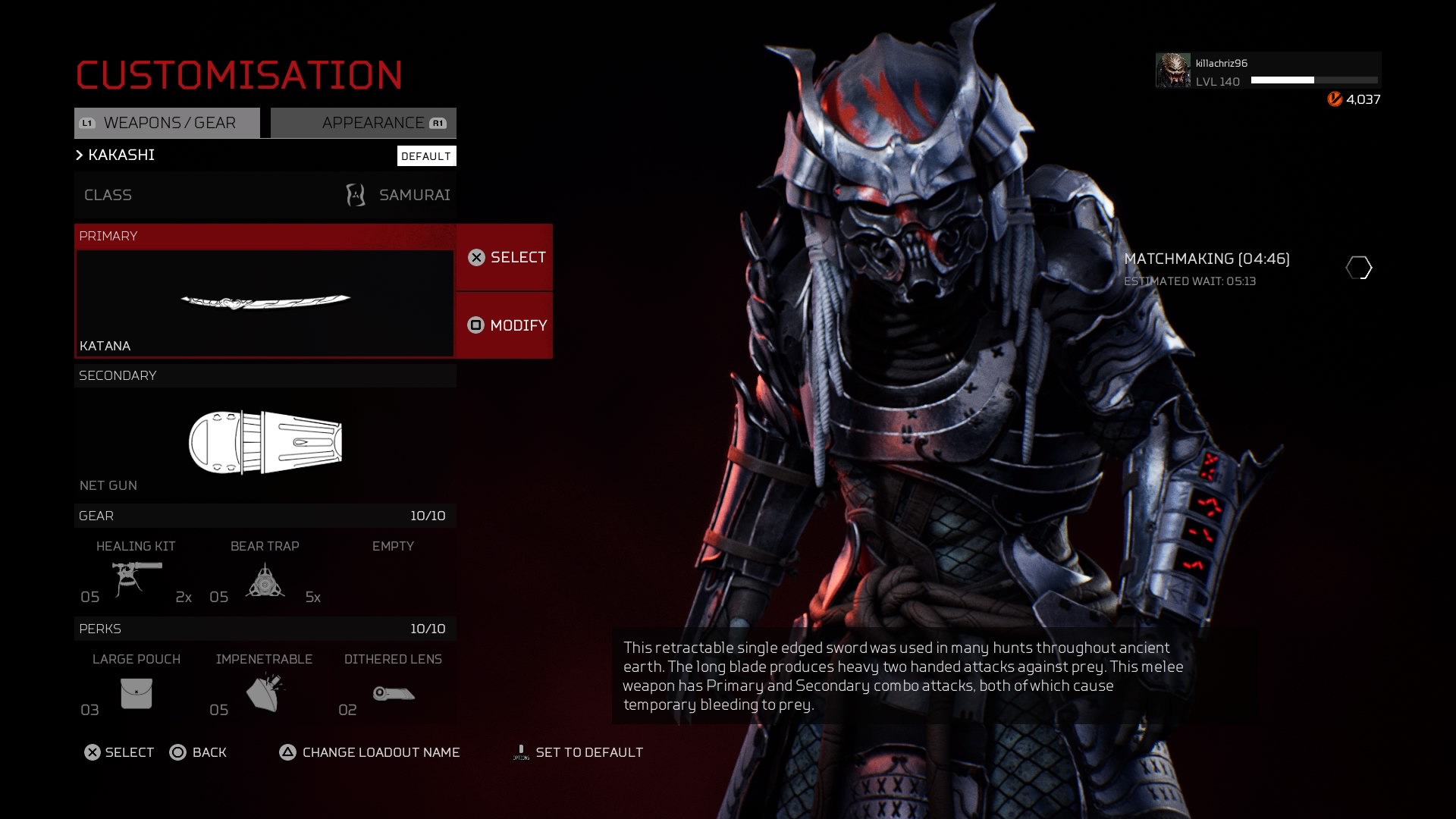Open the killachriz96 player profile card
The height and width of the screenshot is (819, 1456).
pos(1267,71)
